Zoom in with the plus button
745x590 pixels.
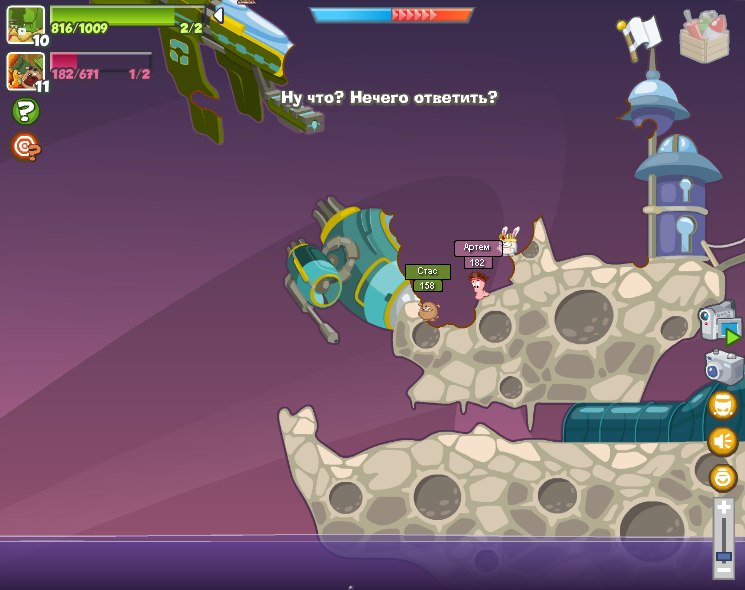(x=723, y=508)
